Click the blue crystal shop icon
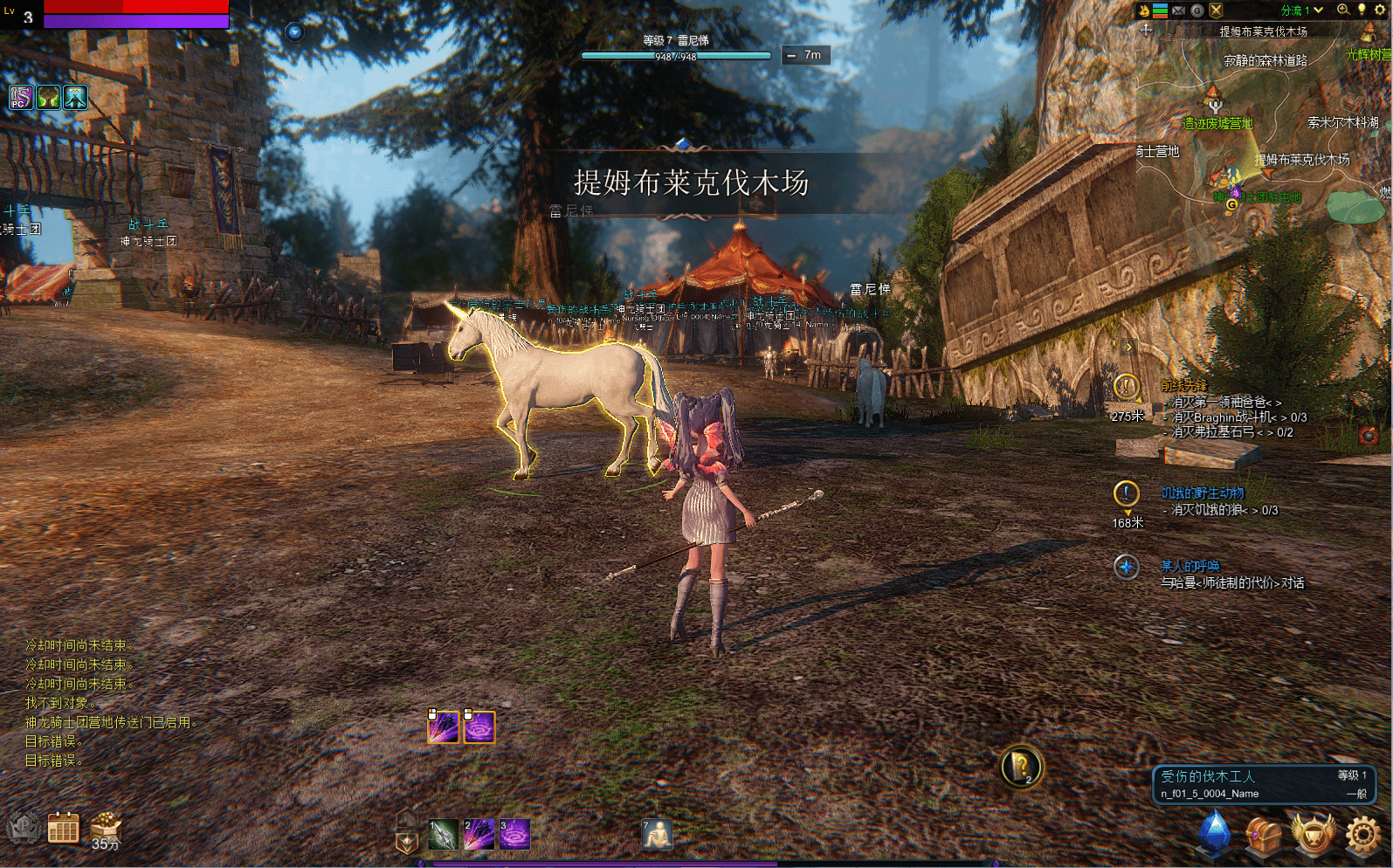This screenshot has height=868, width=1393. 1214,832
